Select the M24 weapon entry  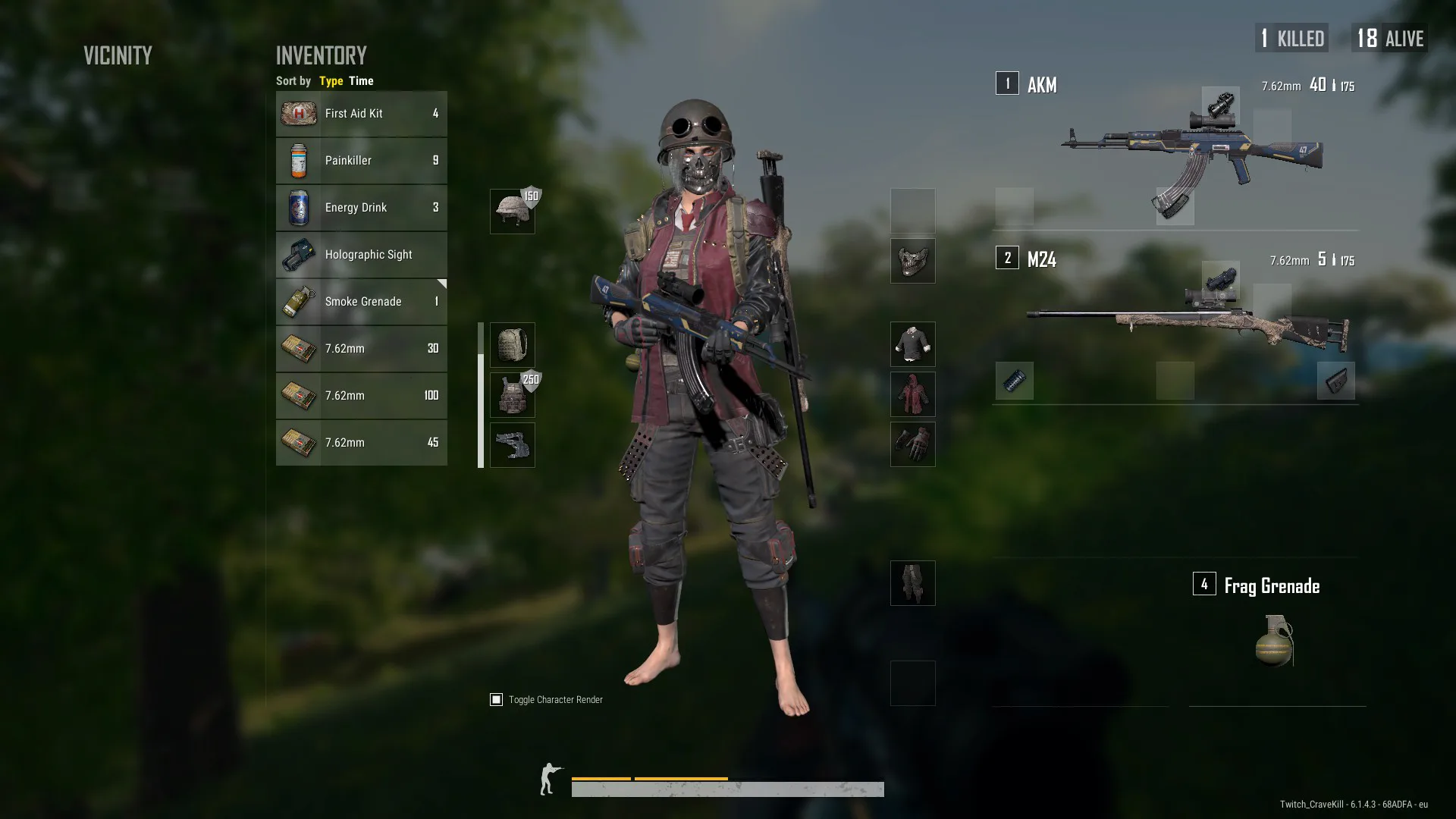1043,259
